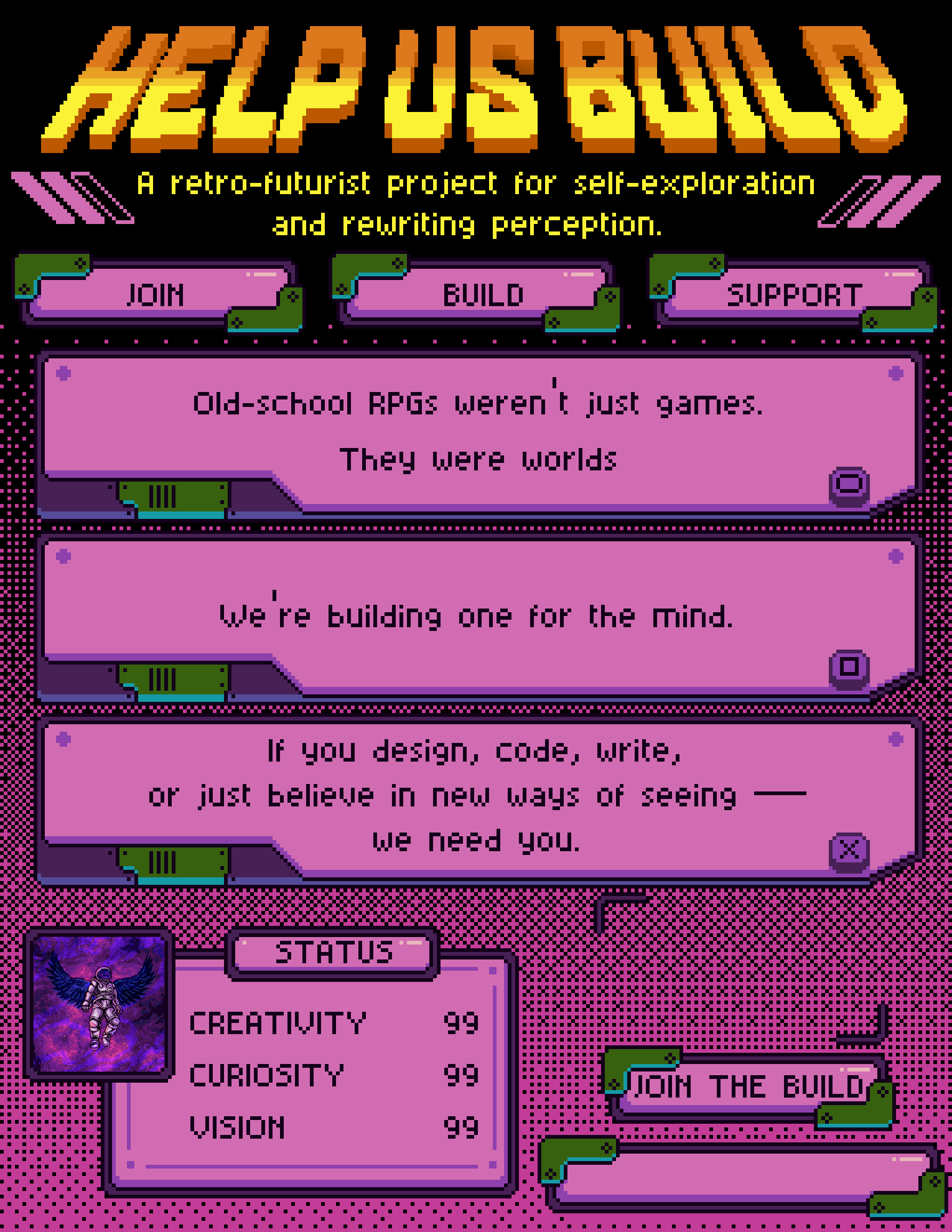Maximize the building one for the mind panel
The image size is (952, 1232).
pyautogui.click(x=849, y=667)
